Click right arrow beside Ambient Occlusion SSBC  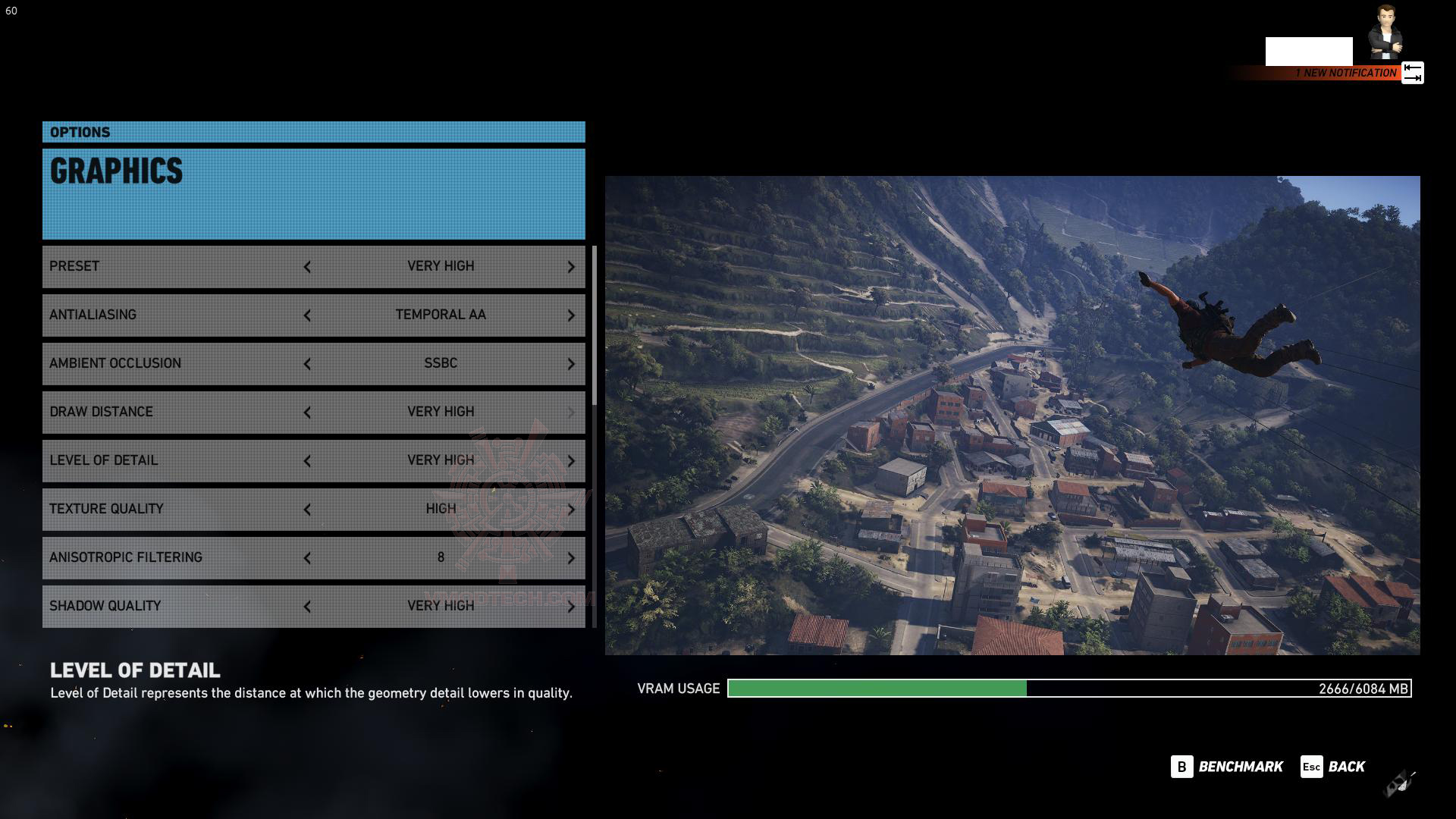point(571,364)
